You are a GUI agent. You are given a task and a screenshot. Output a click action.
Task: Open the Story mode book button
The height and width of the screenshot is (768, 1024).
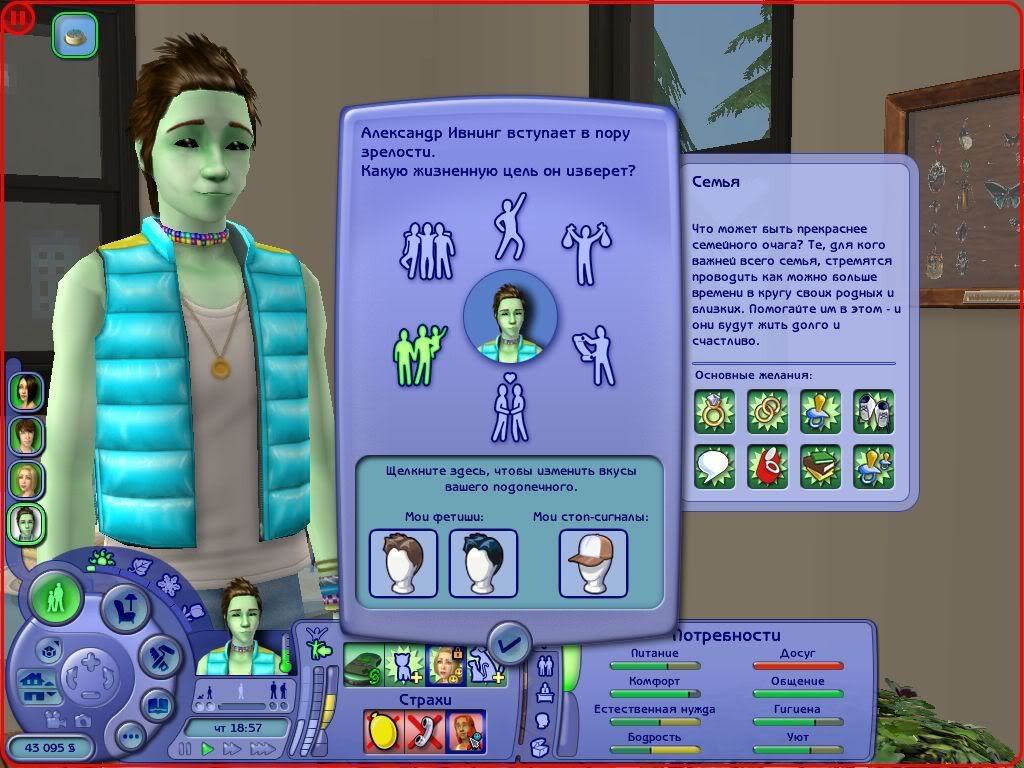(158, 704)
